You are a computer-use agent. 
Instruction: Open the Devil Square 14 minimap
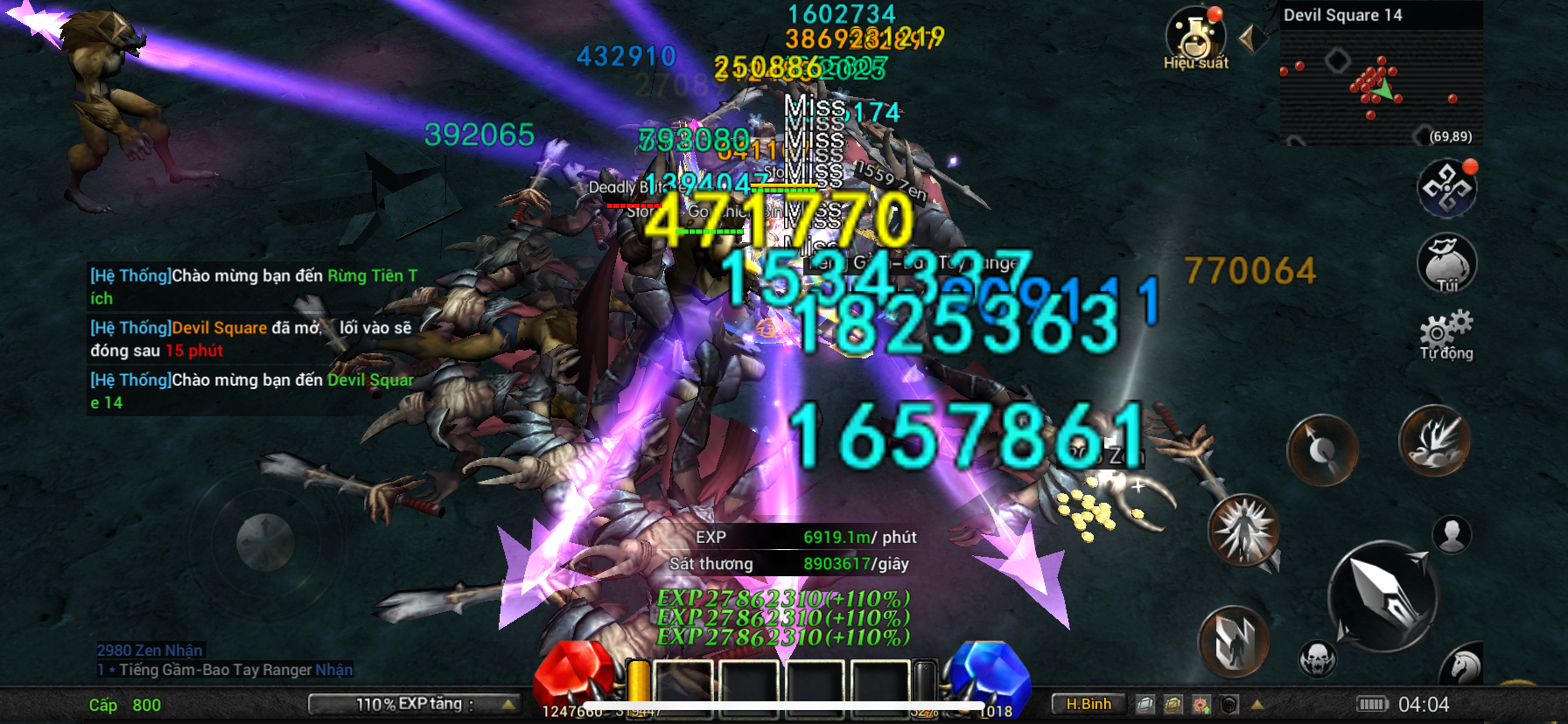point(1380,79)
